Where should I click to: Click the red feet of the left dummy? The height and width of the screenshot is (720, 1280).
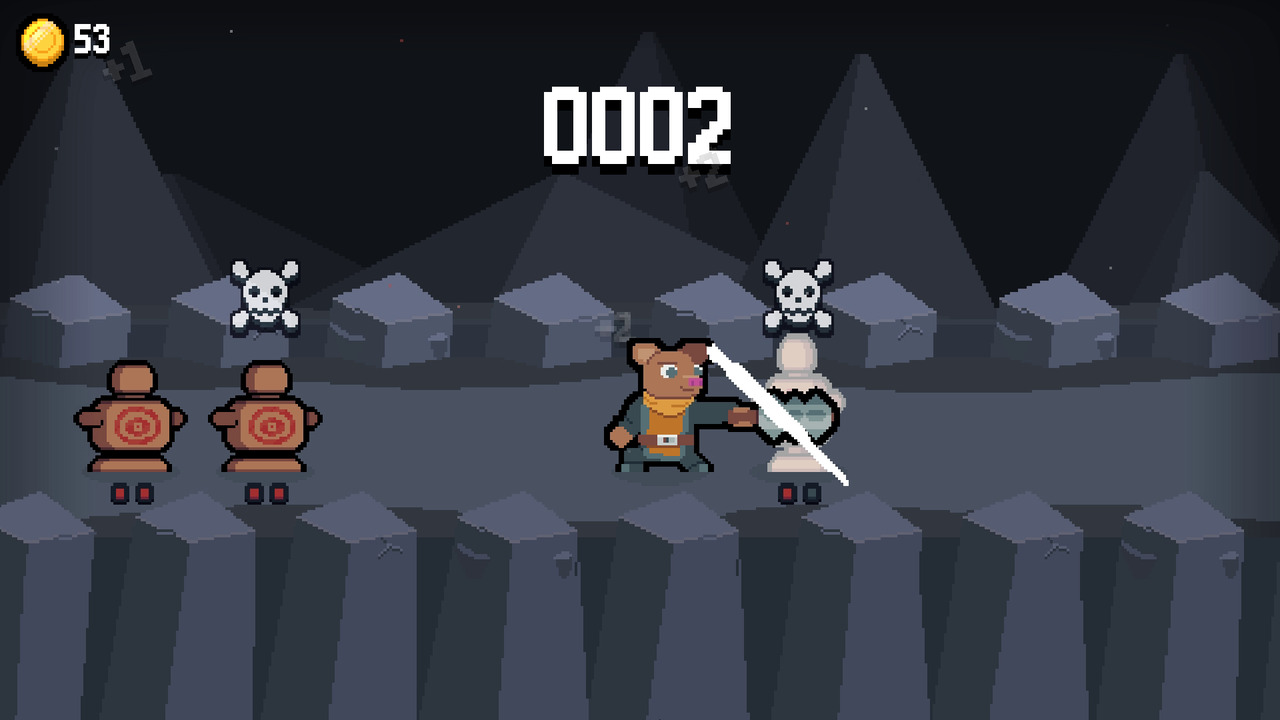coord(130,491)
